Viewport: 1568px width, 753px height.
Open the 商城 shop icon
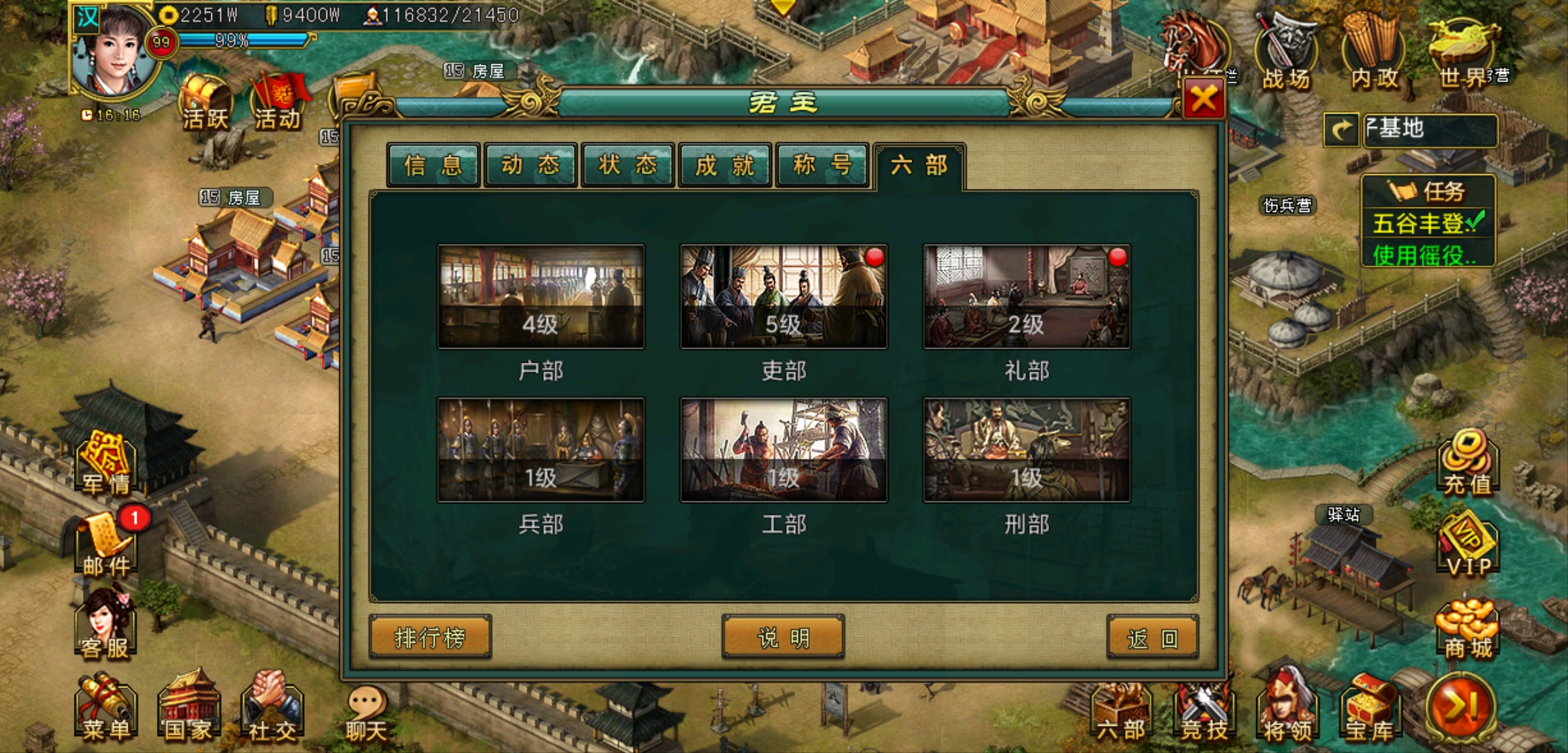(x=1468, y=629)
